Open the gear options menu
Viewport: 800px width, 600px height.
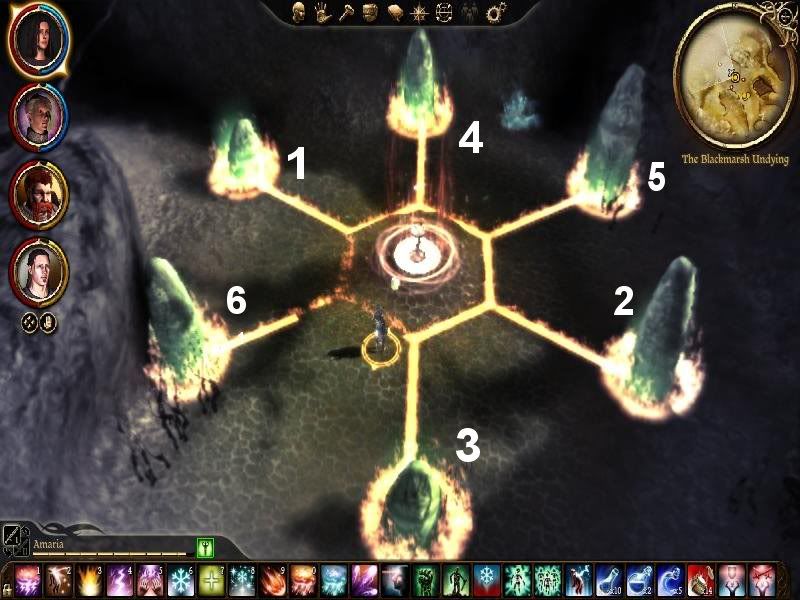coord(496,13)
